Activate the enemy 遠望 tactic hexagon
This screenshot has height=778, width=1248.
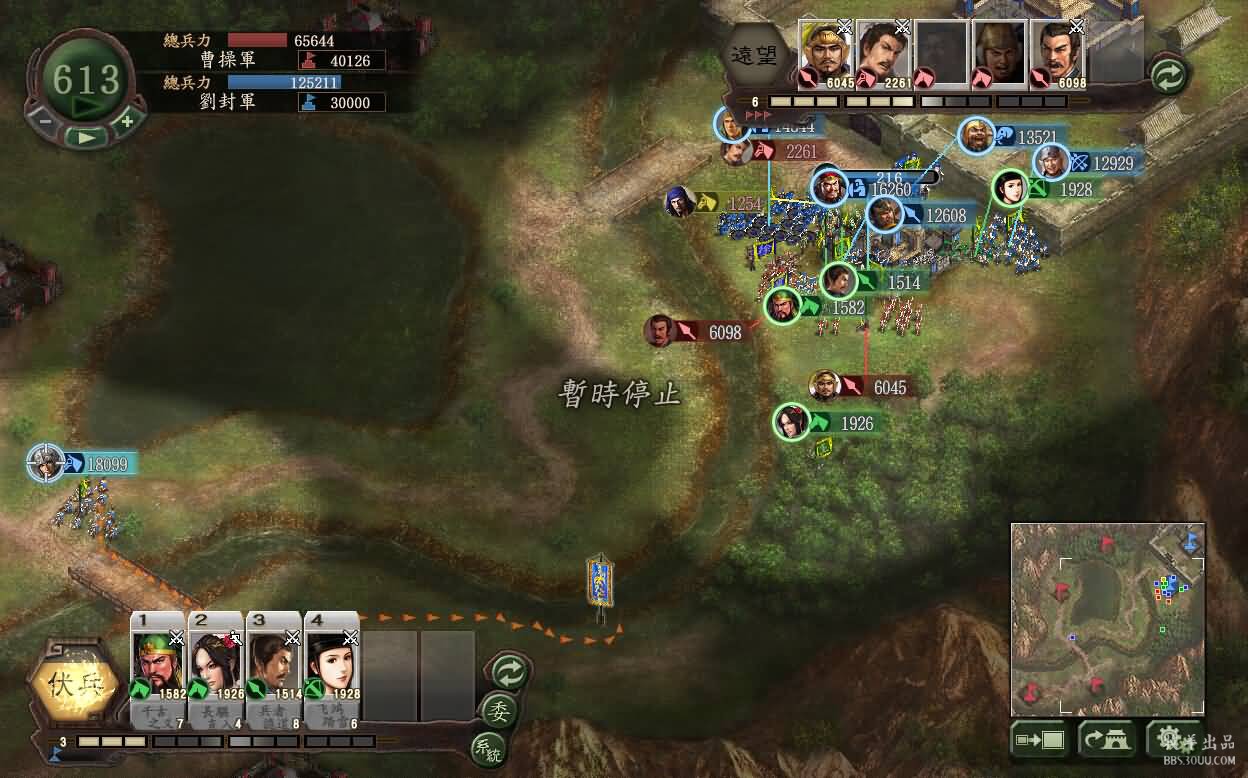click(x=768, y=54)
